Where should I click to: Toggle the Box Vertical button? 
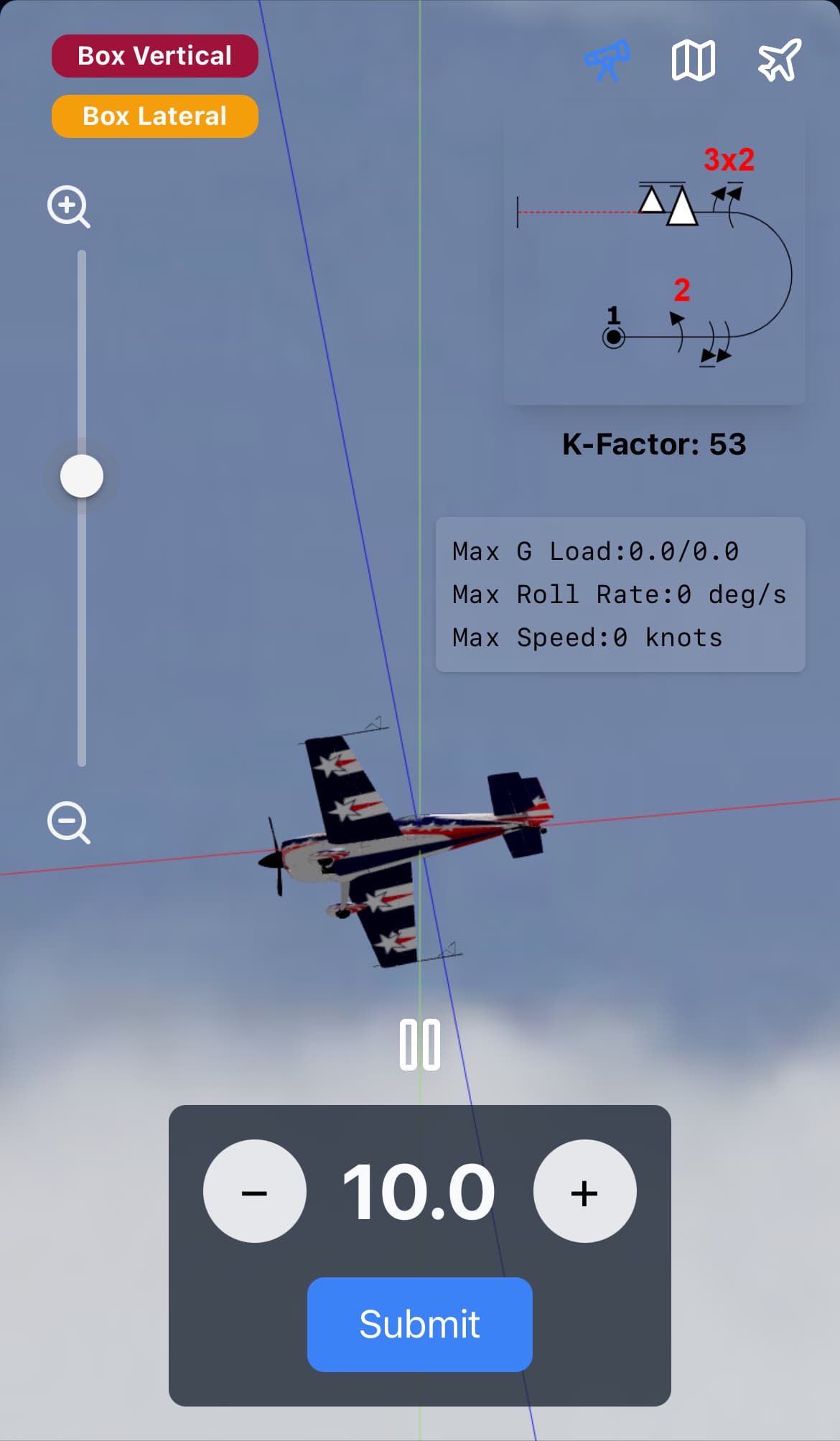(x=154, y=56)
